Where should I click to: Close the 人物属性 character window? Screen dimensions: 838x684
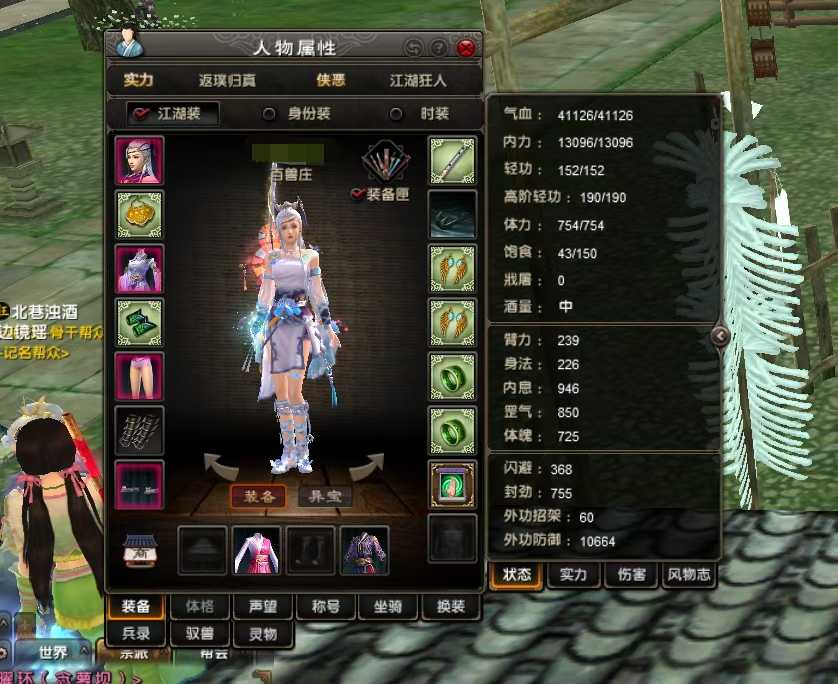click(x=466, y=48)
